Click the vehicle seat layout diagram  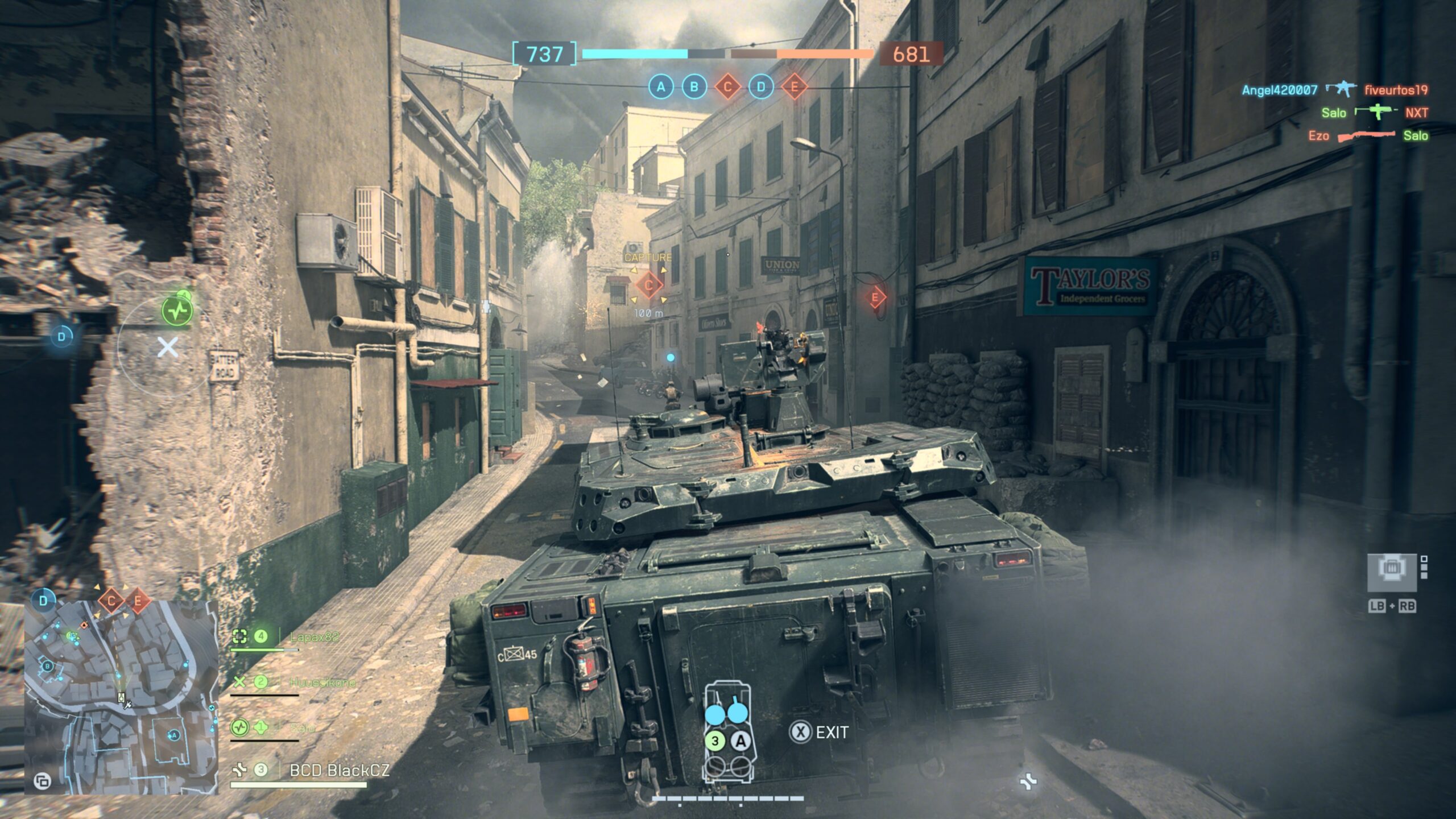point(727,734)
